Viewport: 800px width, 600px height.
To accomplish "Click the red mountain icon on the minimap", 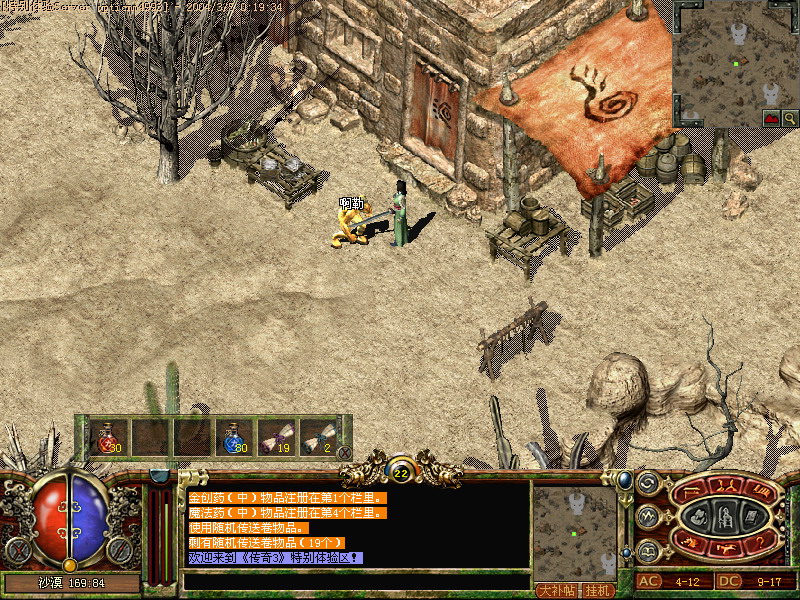I will coord(772,119).
